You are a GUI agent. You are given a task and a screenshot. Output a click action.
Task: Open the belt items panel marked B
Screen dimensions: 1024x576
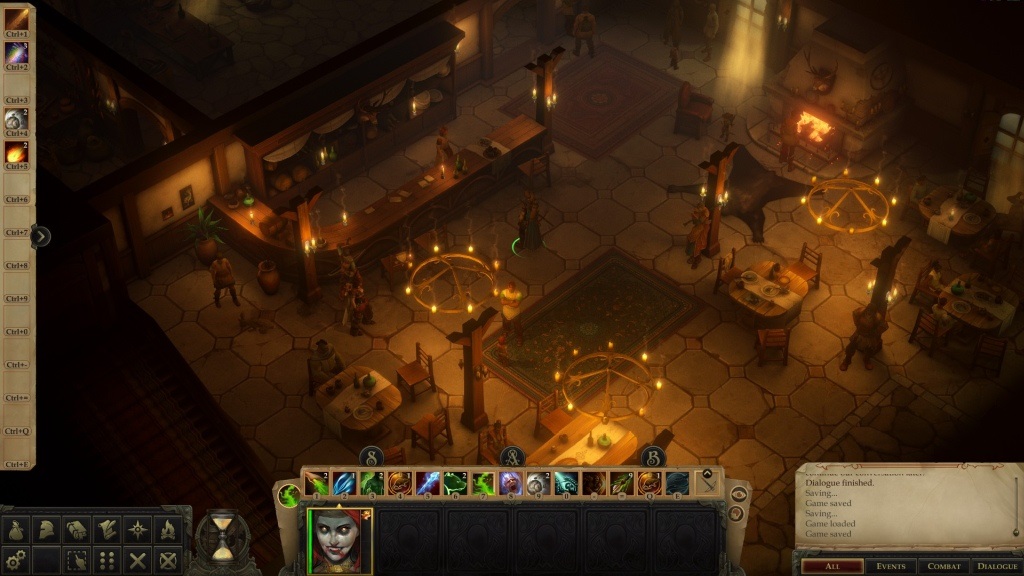point(653,457)
